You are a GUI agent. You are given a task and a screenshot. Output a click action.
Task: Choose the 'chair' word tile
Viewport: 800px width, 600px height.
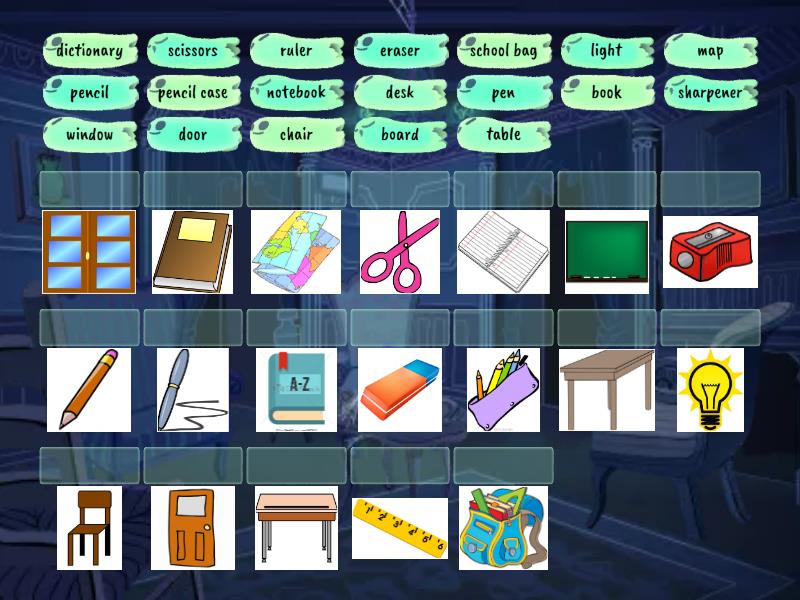[297, 134]
